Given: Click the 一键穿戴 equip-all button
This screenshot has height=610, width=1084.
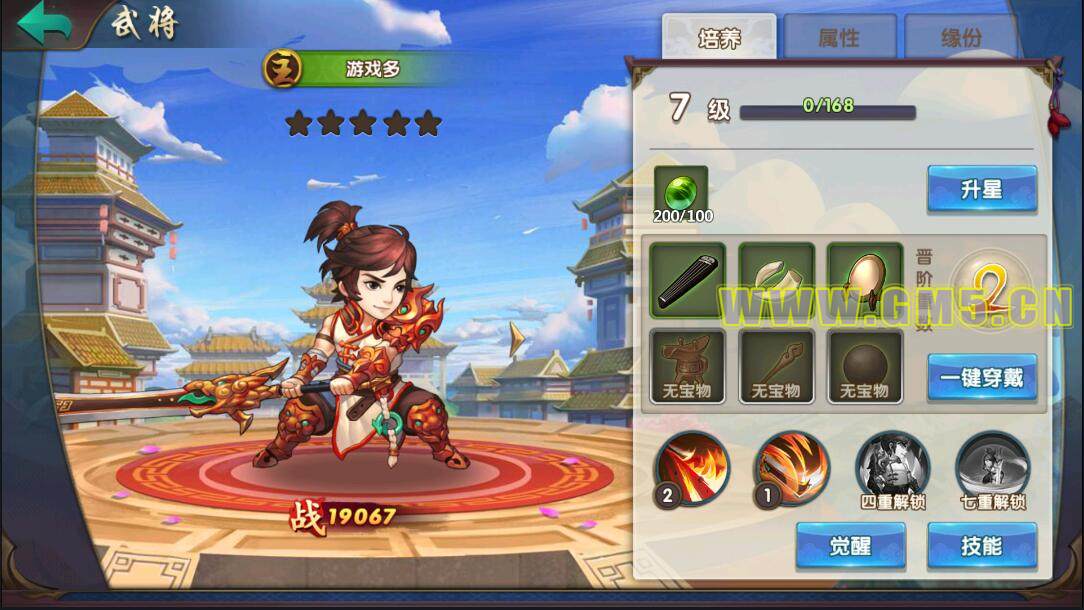Looking at the screenshot, I should click(981, 377).
